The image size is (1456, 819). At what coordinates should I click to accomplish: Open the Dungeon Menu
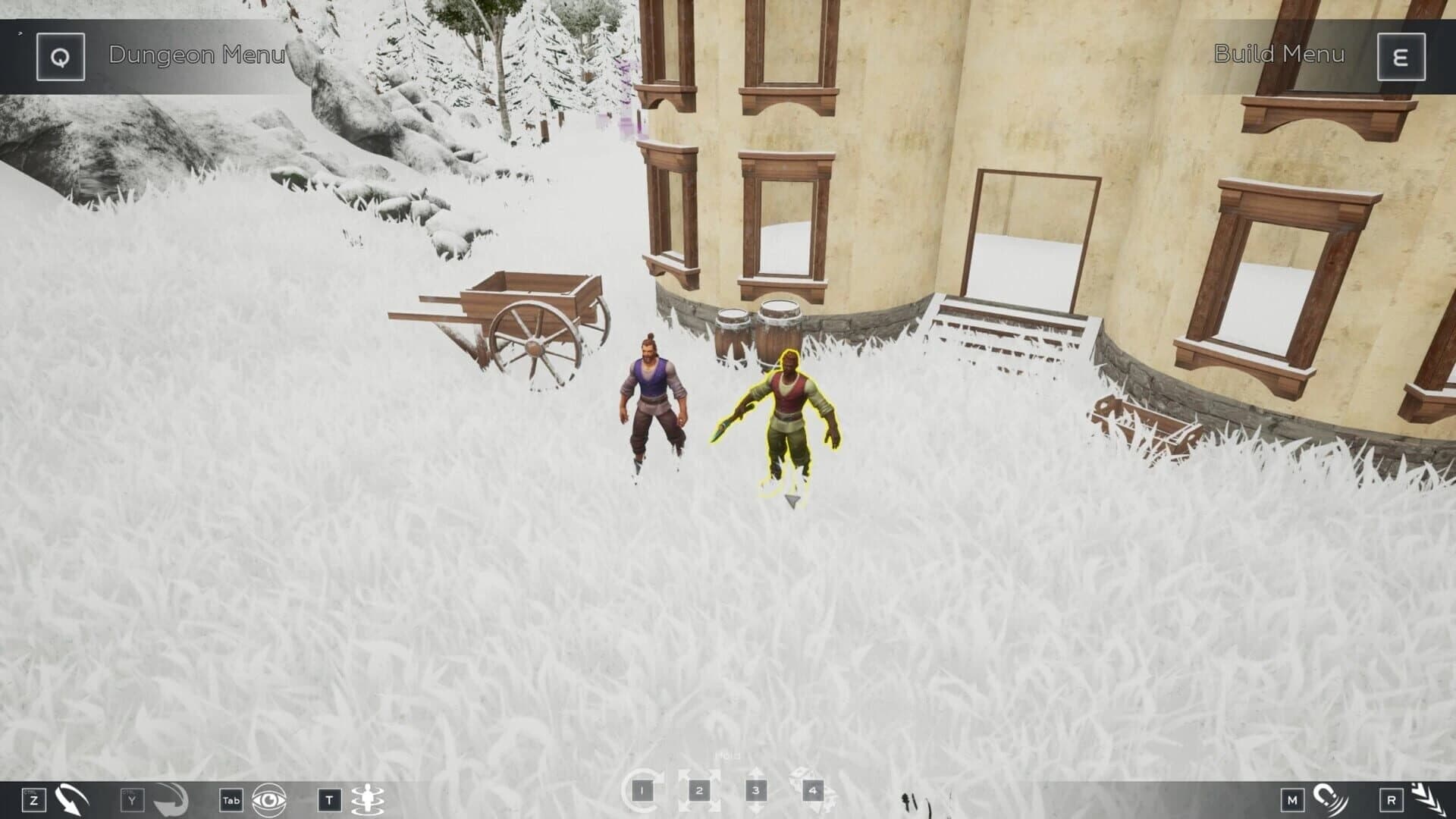point(199,55)
